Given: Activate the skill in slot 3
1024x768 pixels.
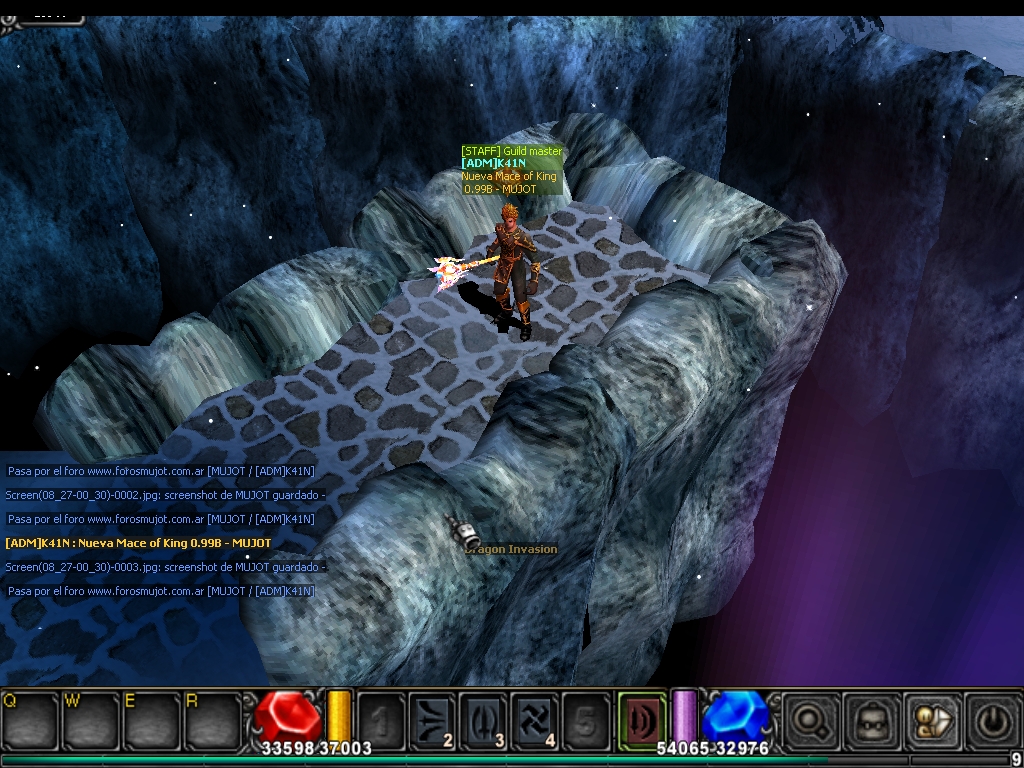Looking at the screenshot, I should tap(483, 718).
